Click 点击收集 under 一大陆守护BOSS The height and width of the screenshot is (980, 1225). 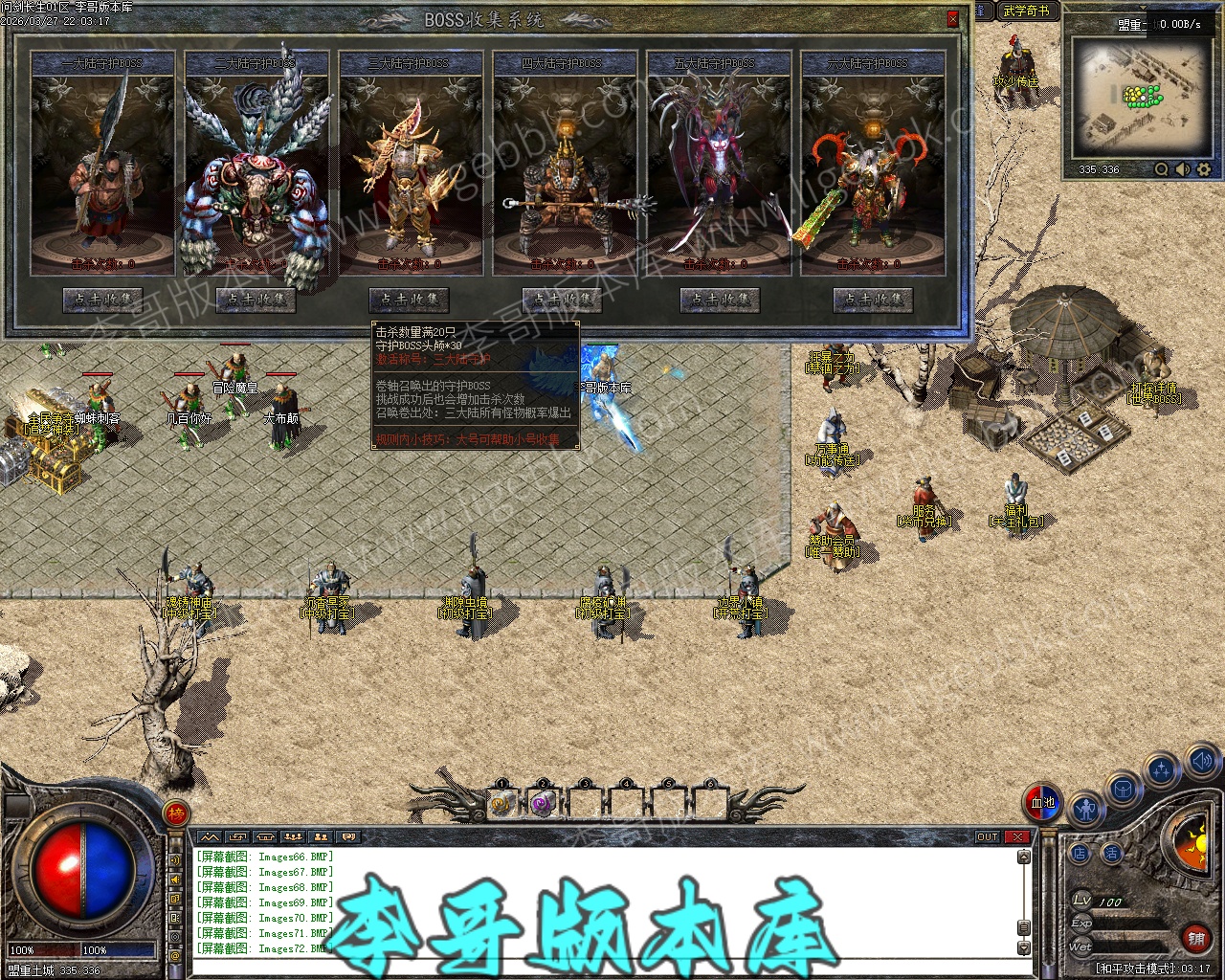pyautogui.click(x=102, y=300)
